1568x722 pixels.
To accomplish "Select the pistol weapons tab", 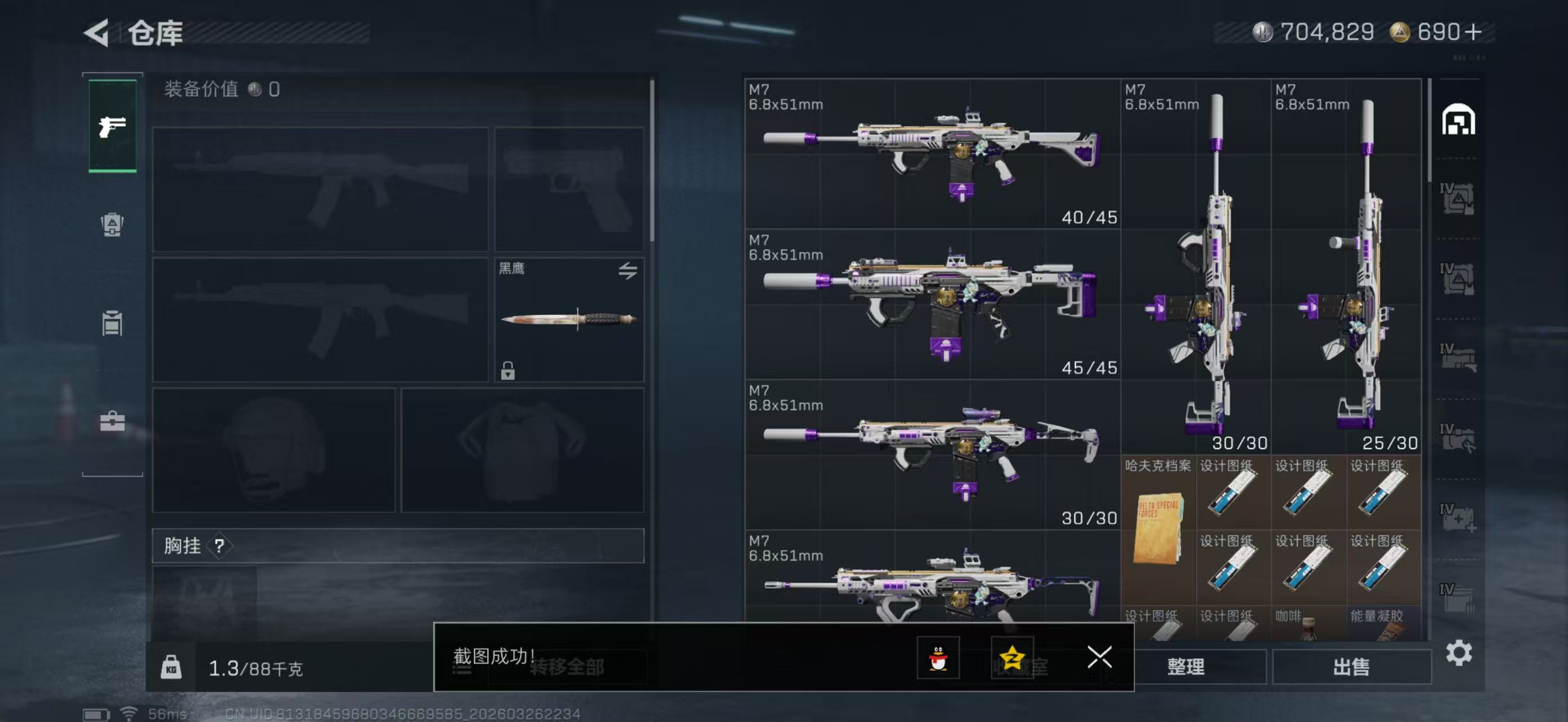I will [113, 126].
